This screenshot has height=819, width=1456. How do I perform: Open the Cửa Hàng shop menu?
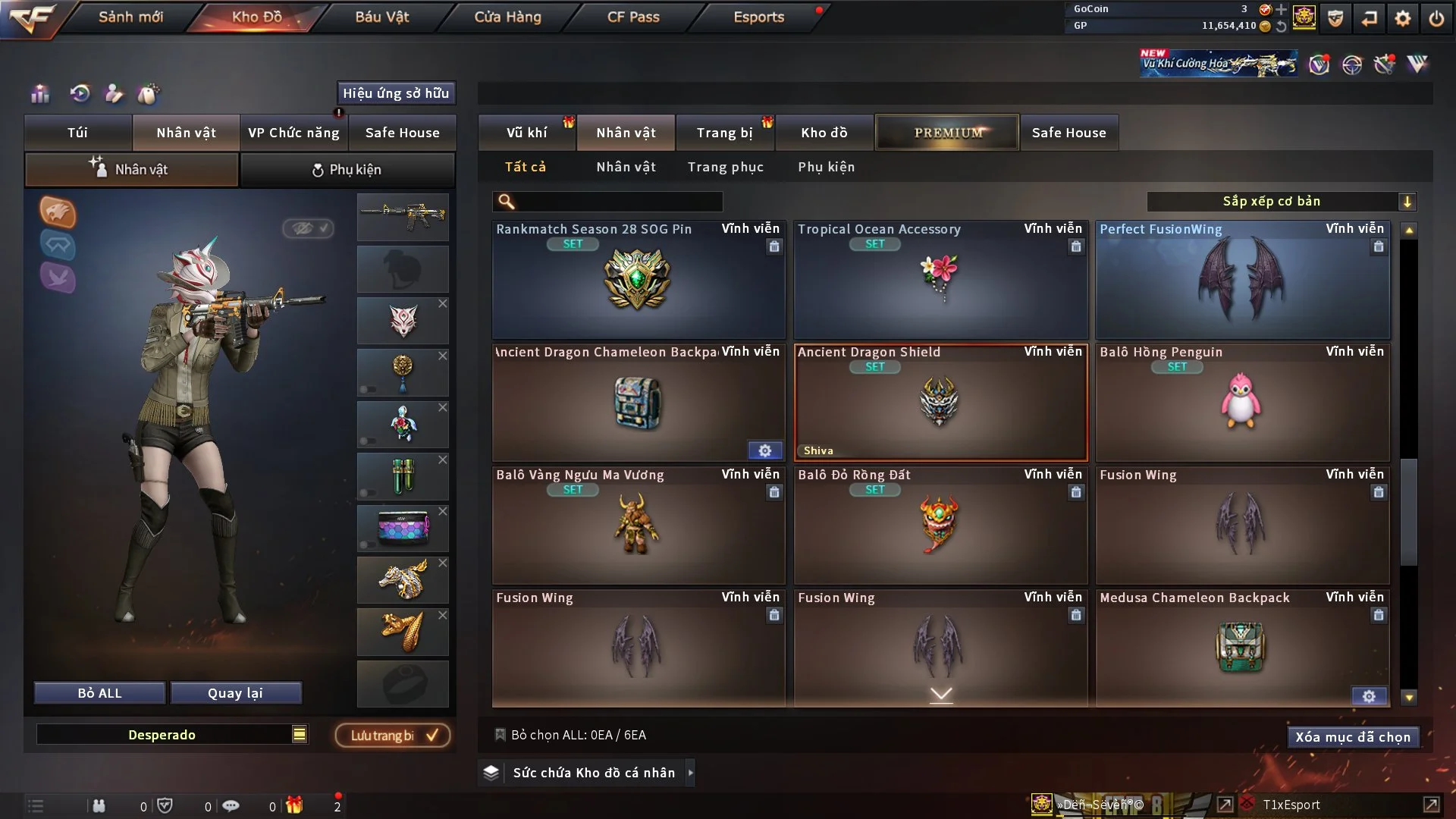coord(507,17)
